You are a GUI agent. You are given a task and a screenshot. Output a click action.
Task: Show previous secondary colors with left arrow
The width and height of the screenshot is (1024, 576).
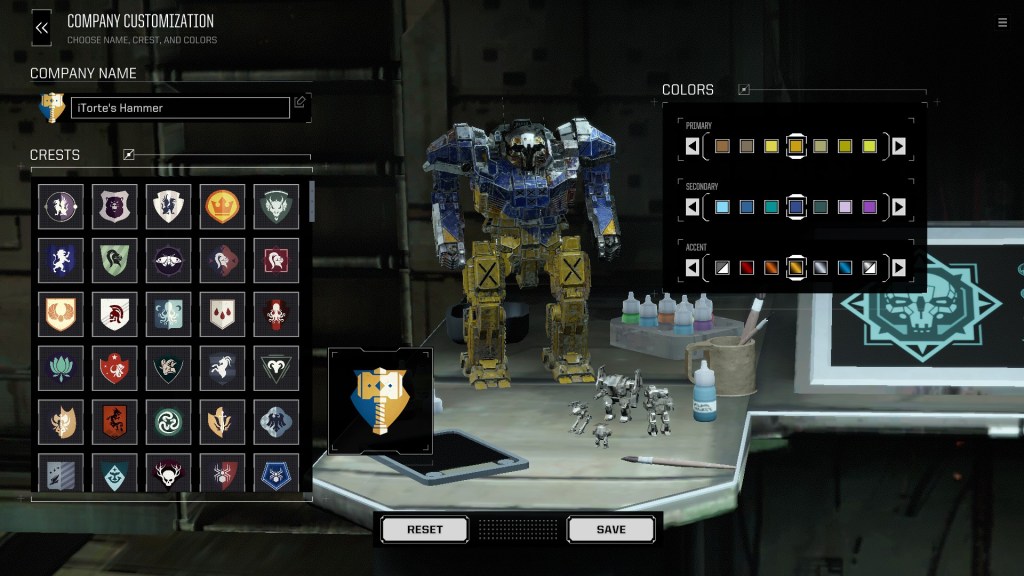[693, 207]
